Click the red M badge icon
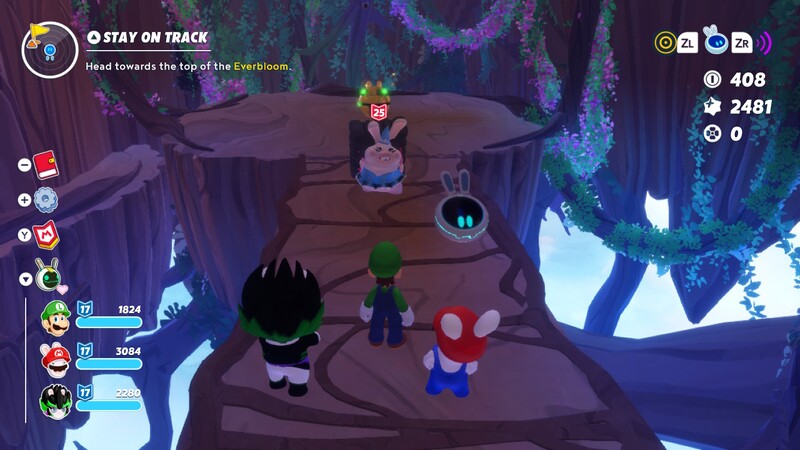Viewport: 800px width, 450px height. tap(46, 235)
